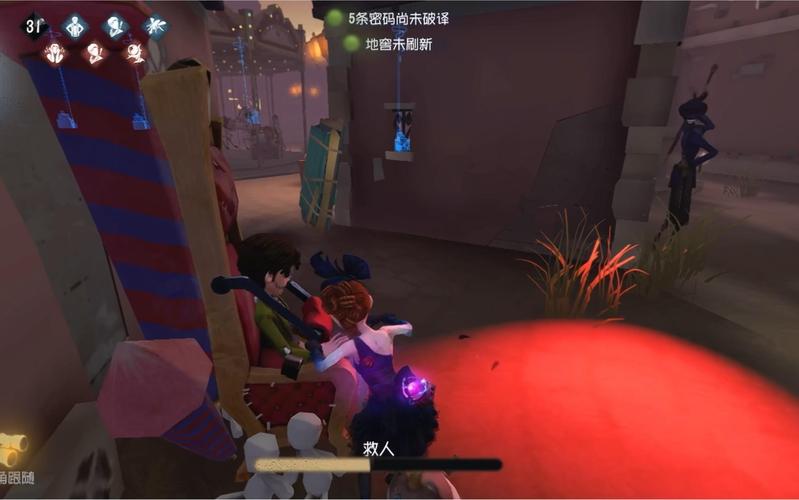Select the blue standing figure talent icon
The width and height of the screenshot is (799, 500).
[x=75, y=26]
